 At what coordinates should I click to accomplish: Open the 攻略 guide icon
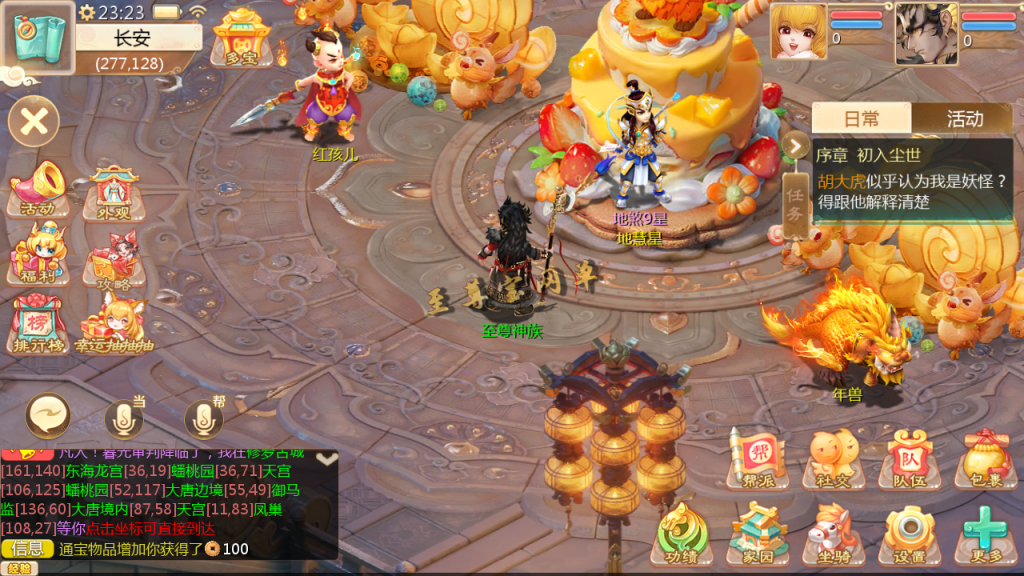(113, 262)
